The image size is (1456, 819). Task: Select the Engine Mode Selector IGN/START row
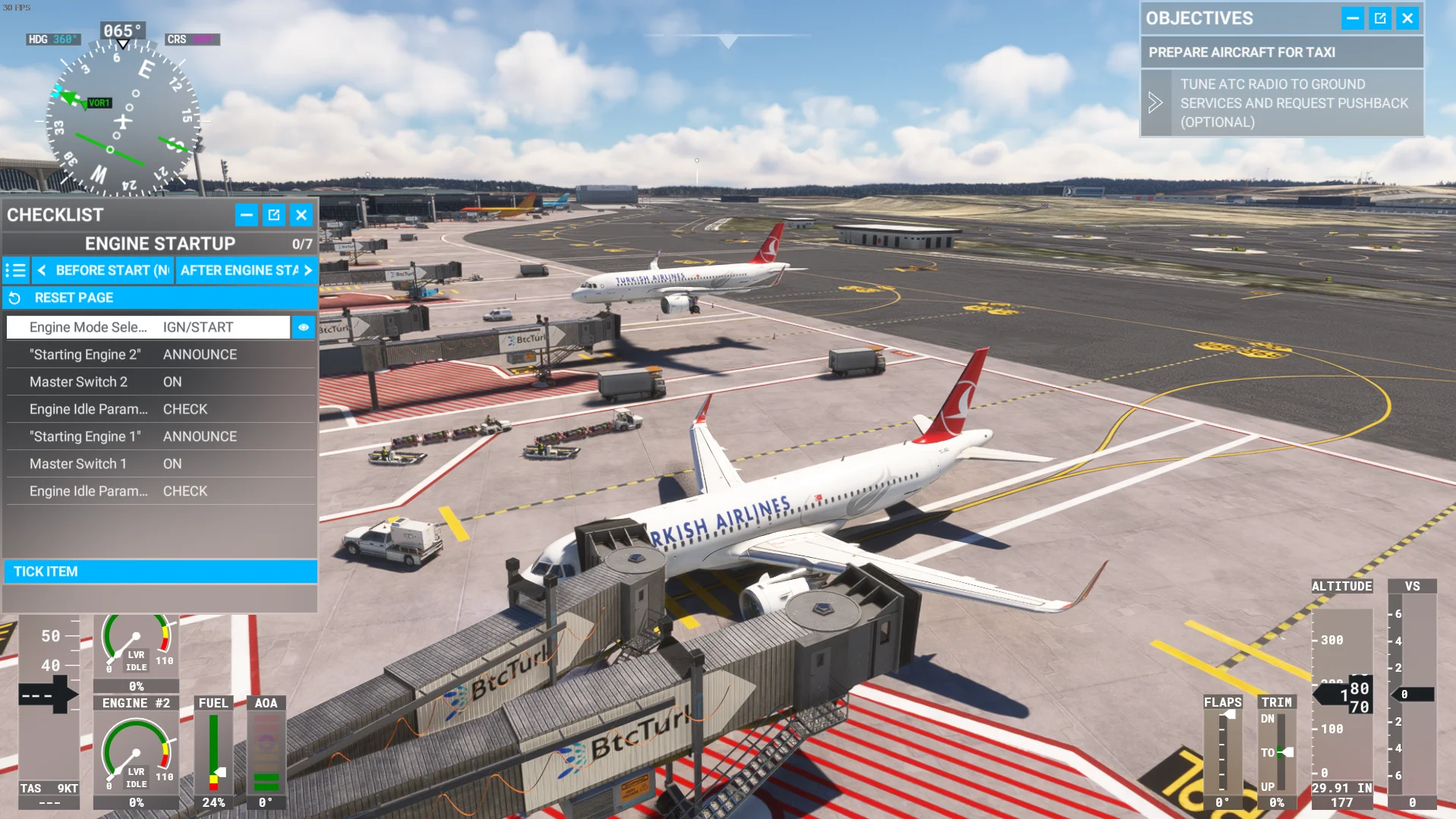[x=149, y=327]
